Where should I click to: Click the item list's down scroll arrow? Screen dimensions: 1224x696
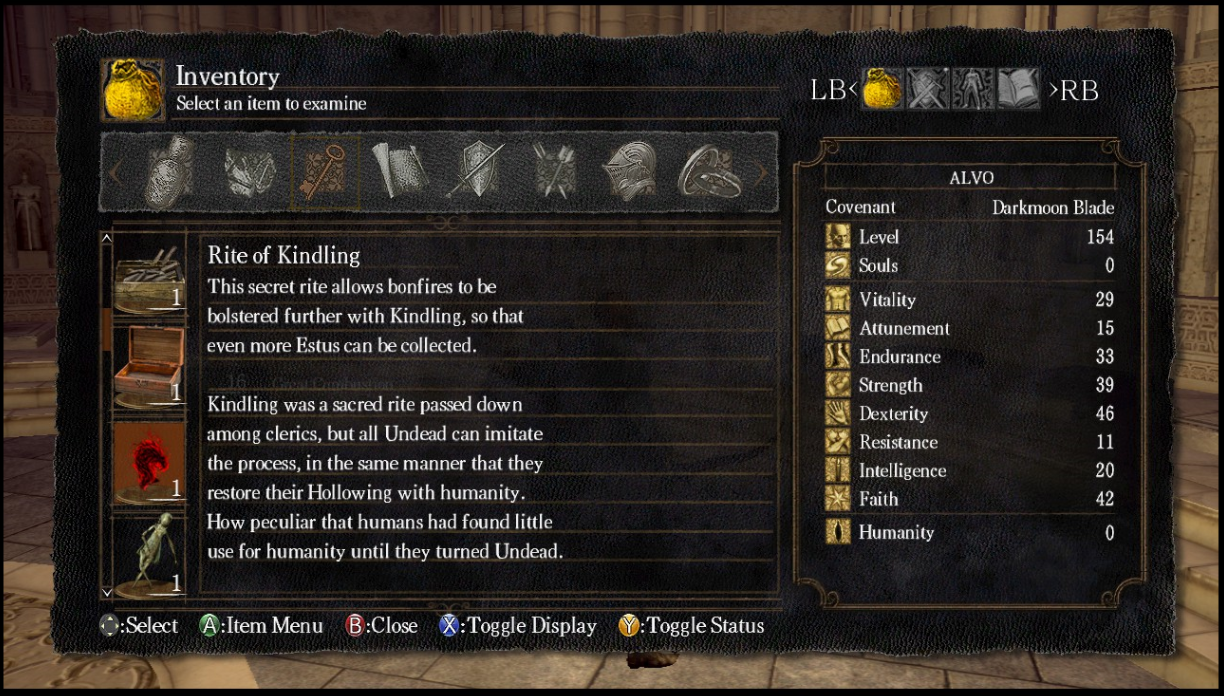(x=107, y=592)
